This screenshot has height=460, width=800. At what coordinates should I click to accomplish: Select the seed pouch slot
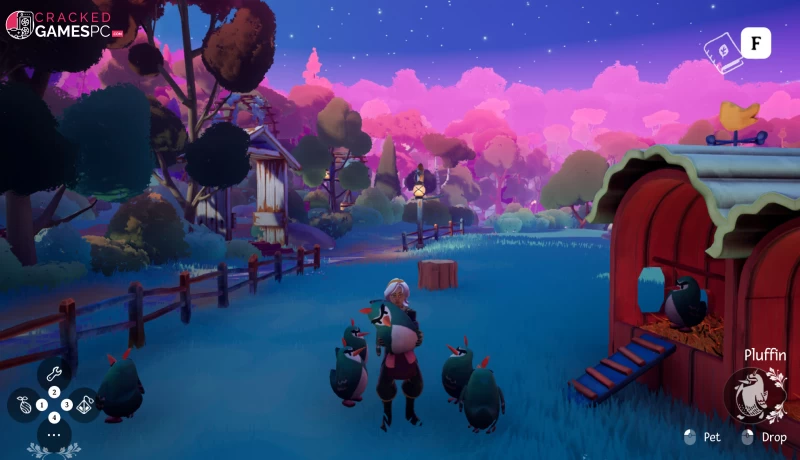click(85, 405)
